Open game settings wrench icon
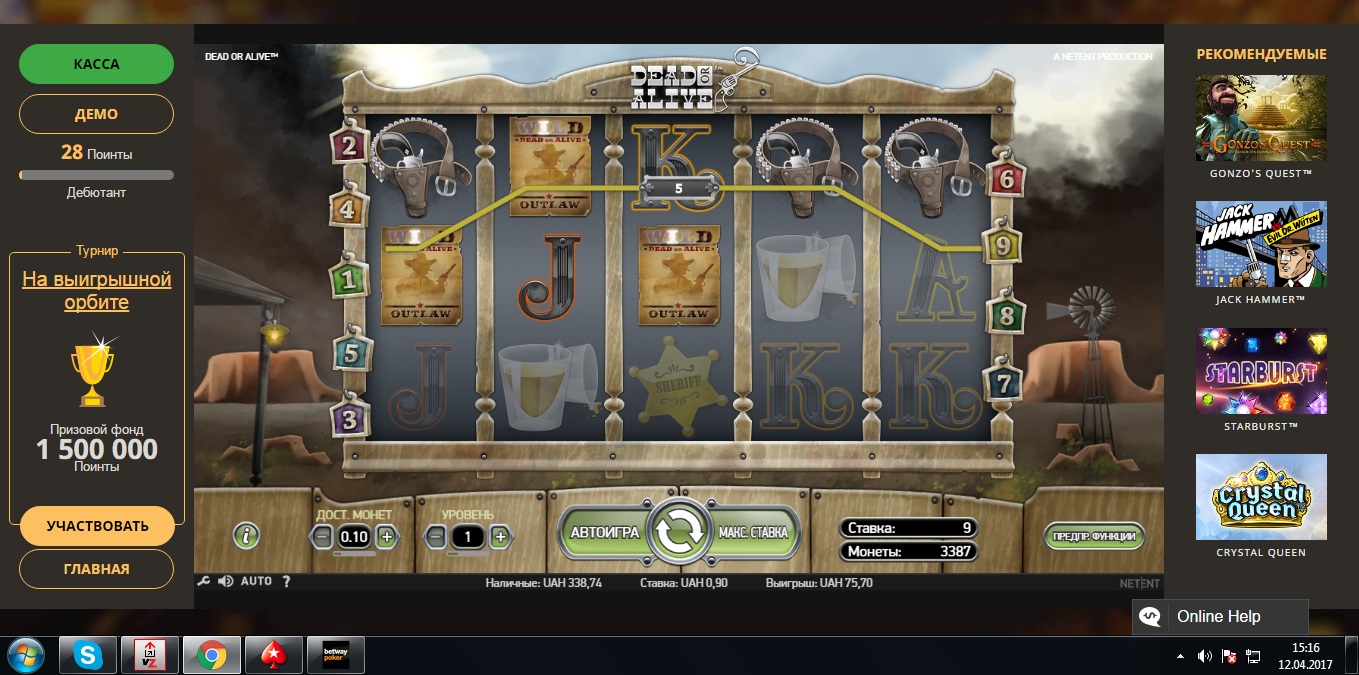 [204, 581]
